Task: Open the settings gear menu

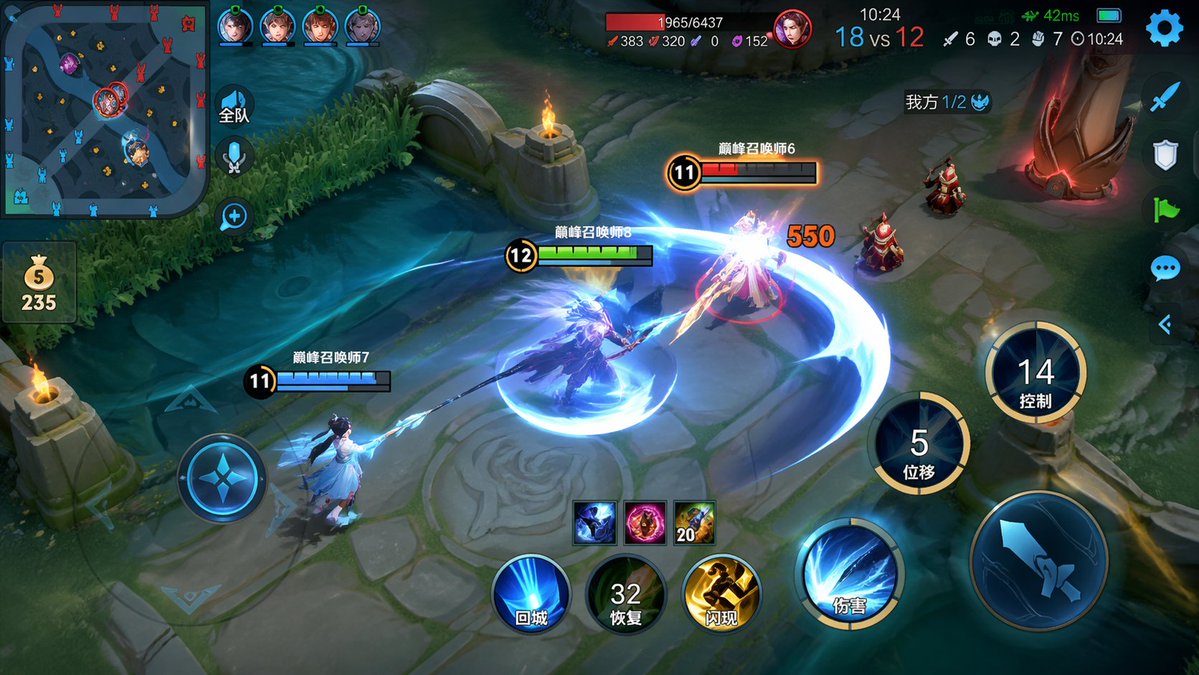Action: [x=1164, y=28]
